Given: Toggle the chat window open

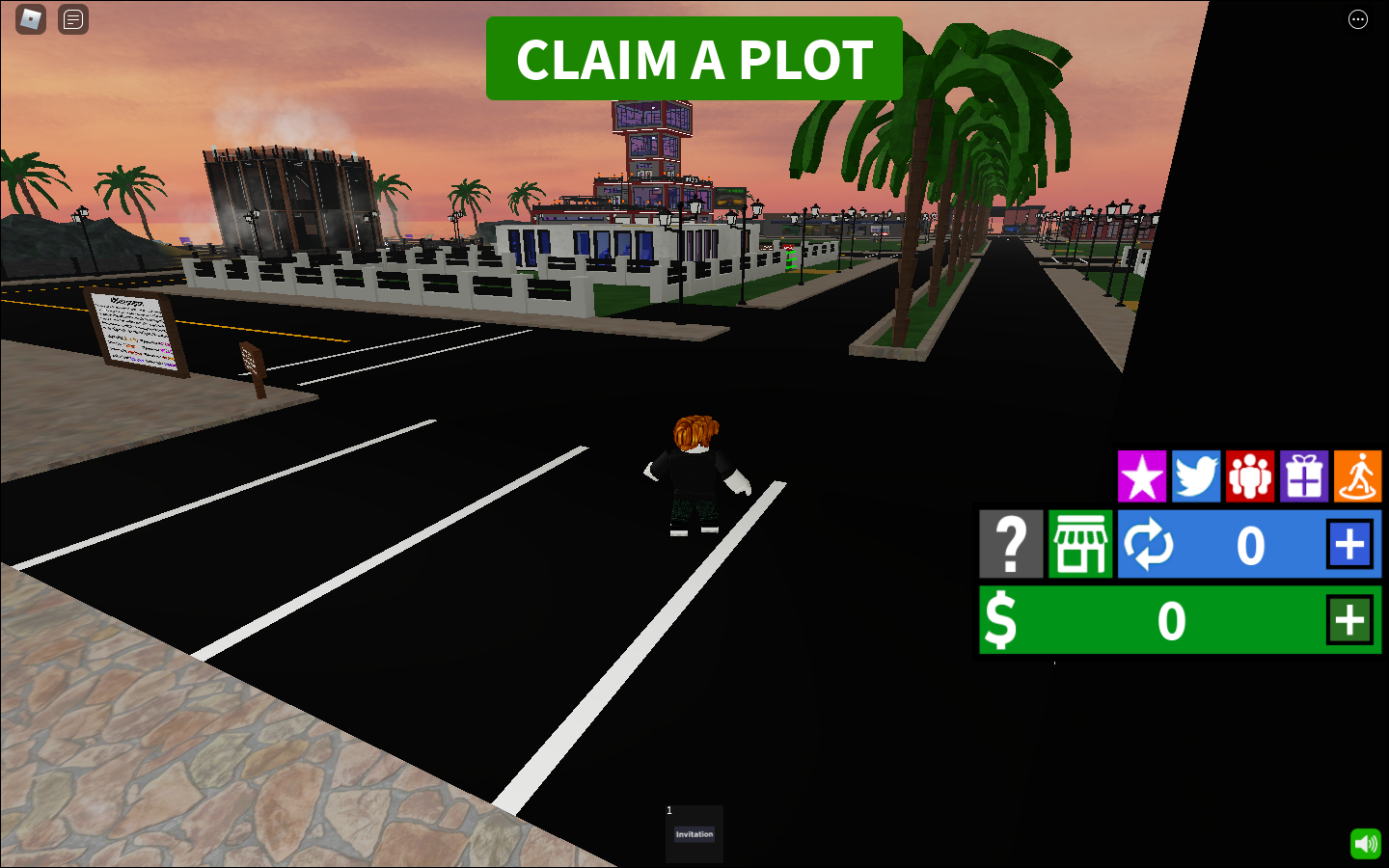Looking at the screenshot, I should pos(72,19).
